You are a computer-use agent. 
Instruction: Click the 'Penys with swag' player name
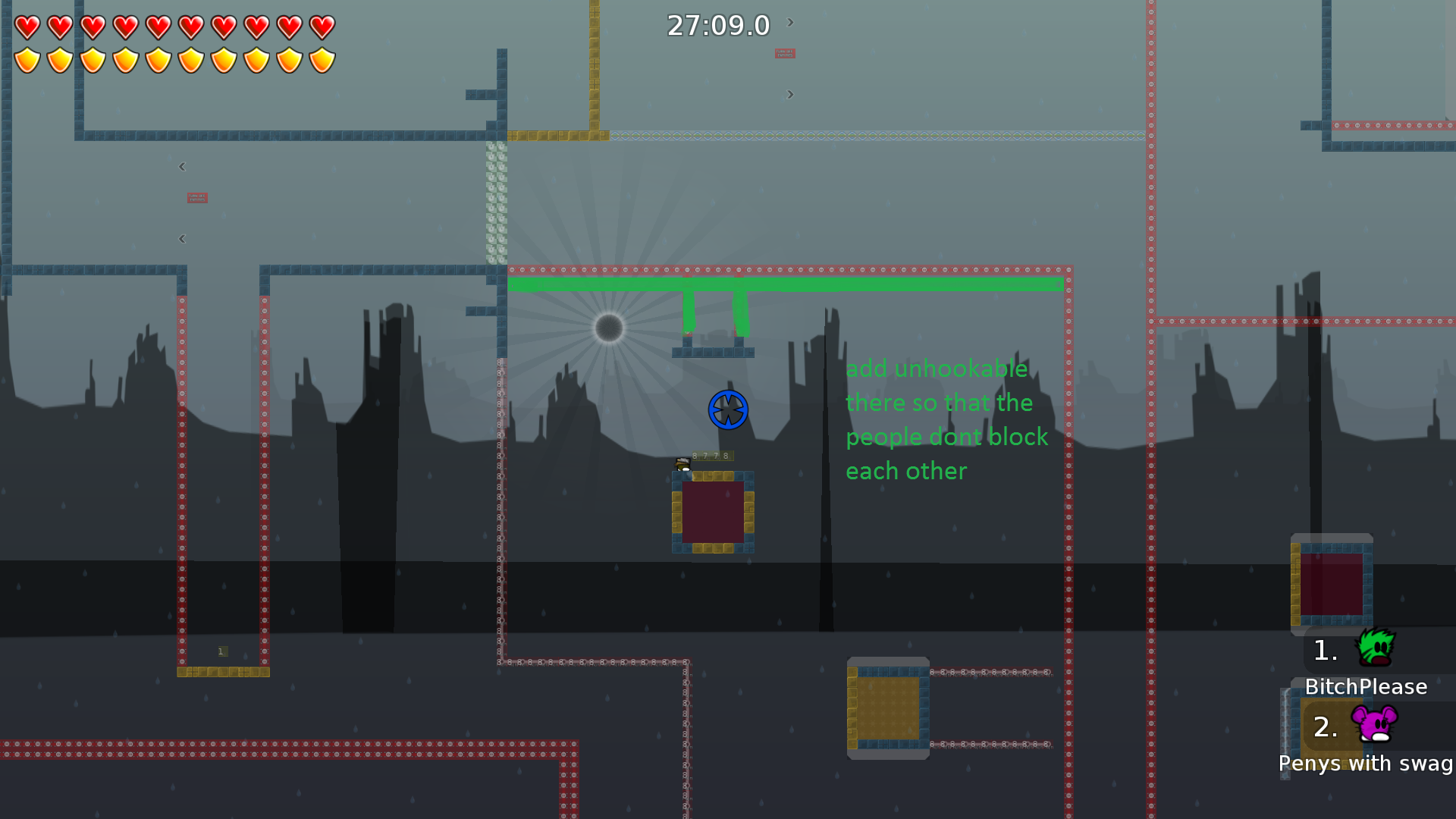[x=1365, y=764]
